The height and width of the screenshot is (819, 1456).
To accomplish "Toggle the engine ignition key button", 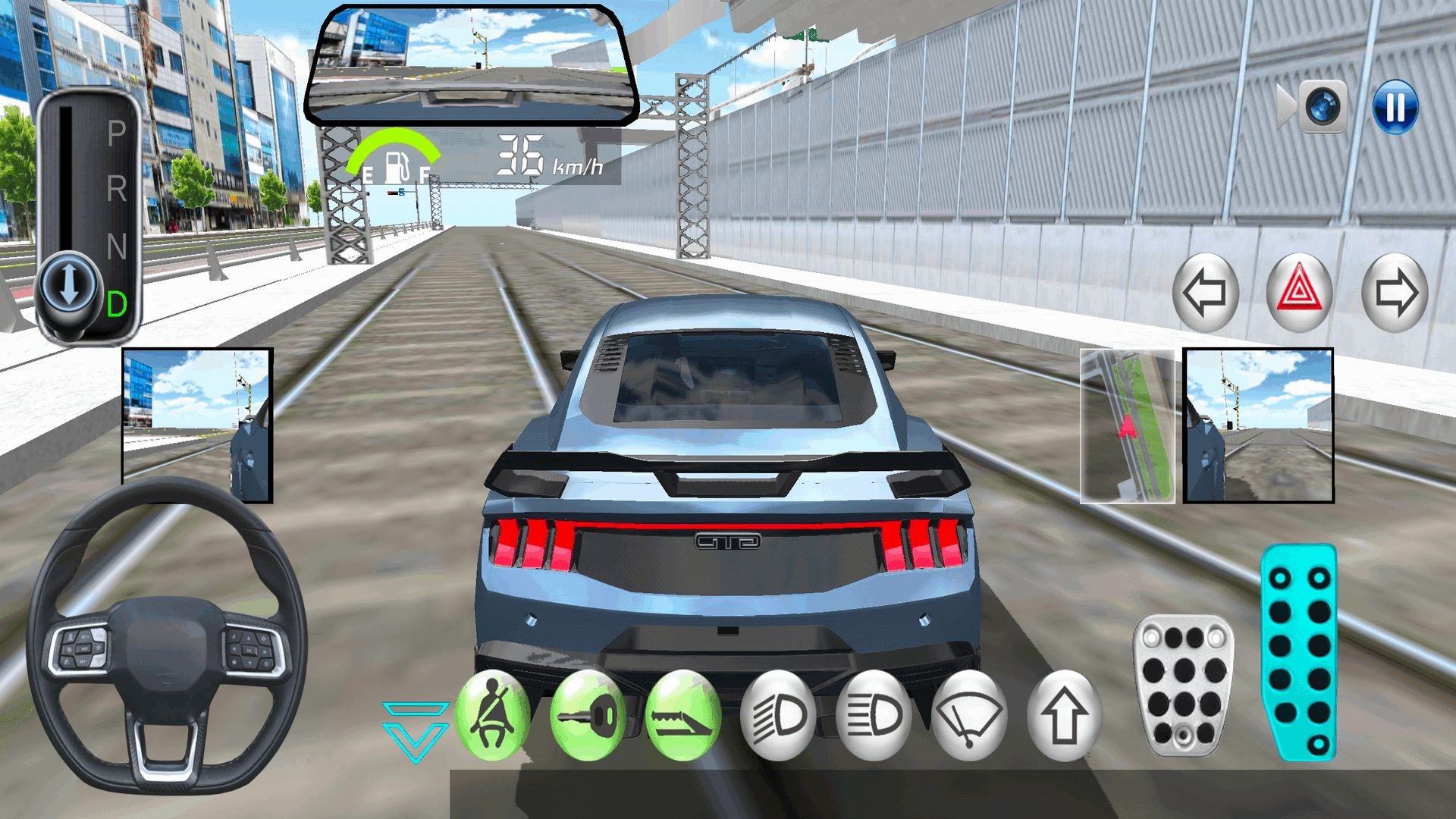I will pos(588,716).
